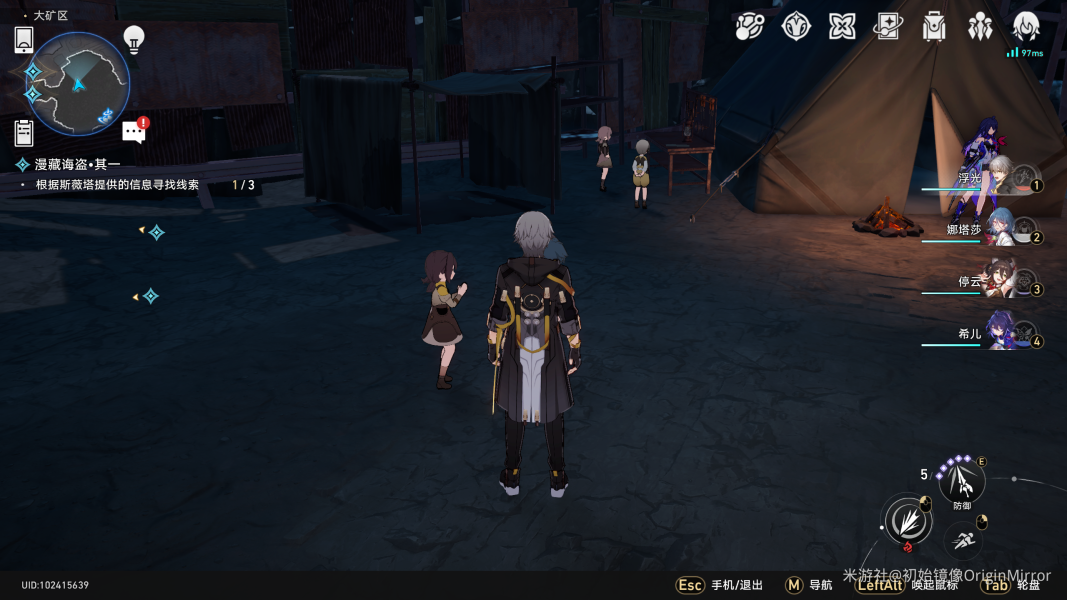The width and height of the screenshot is (1067, 600).
Task: Open the three-figure team setup icon
Action: (980, 27)
